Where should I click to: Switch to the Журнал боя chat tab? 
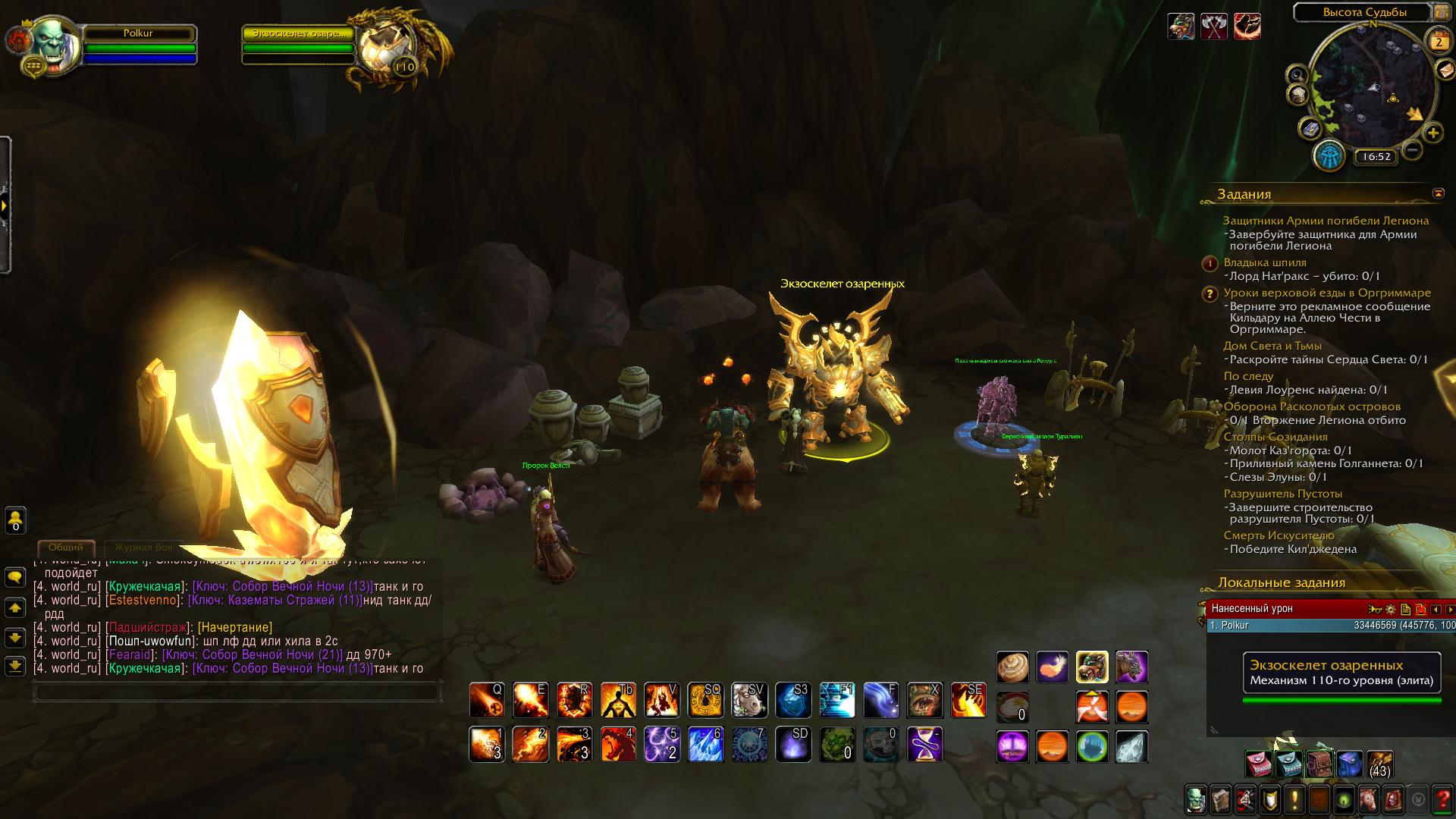143,548
